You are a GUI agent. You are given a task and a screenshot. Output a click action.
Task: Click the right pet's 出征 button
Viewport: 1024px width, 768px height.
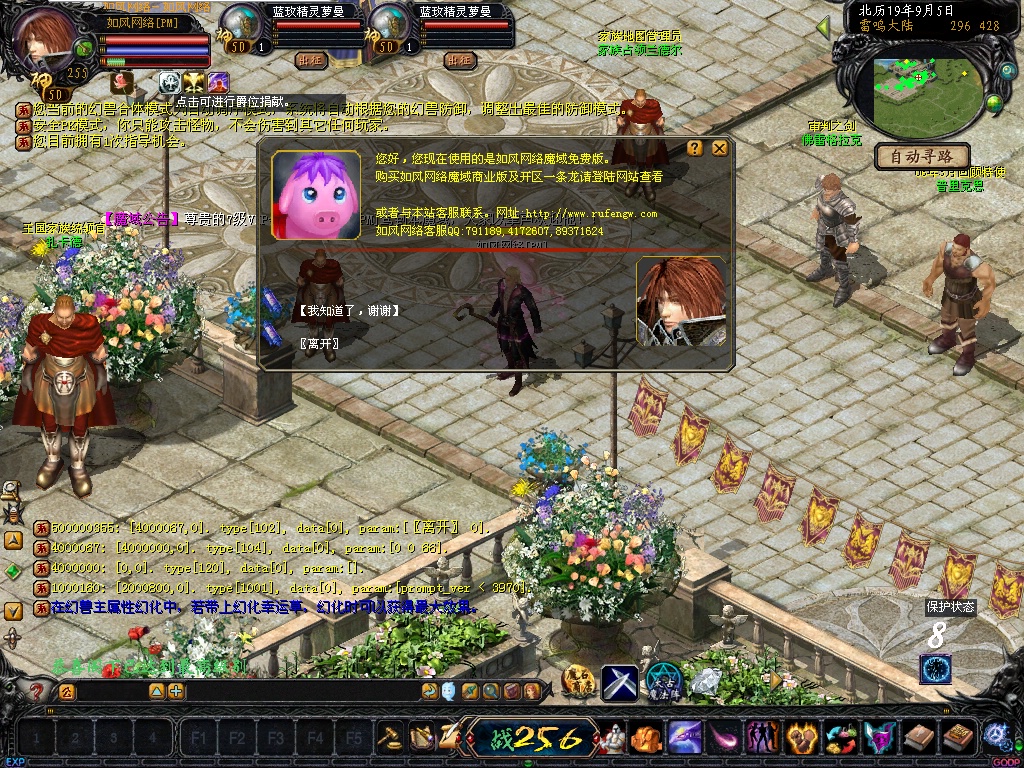pos(459,60)
